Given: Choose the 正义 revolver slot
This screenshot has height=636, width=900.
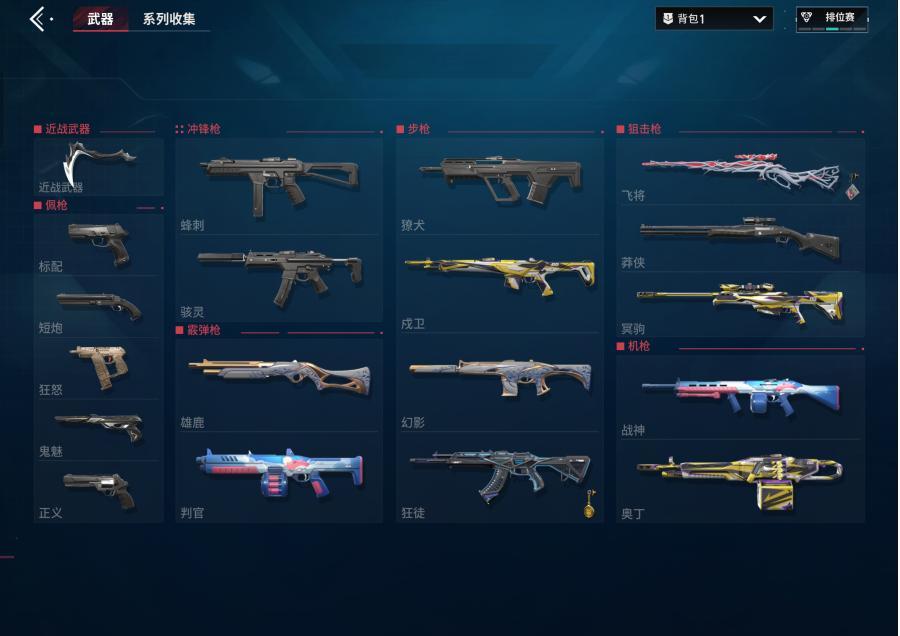Looking at the screenshot, I should coord(99,492).
